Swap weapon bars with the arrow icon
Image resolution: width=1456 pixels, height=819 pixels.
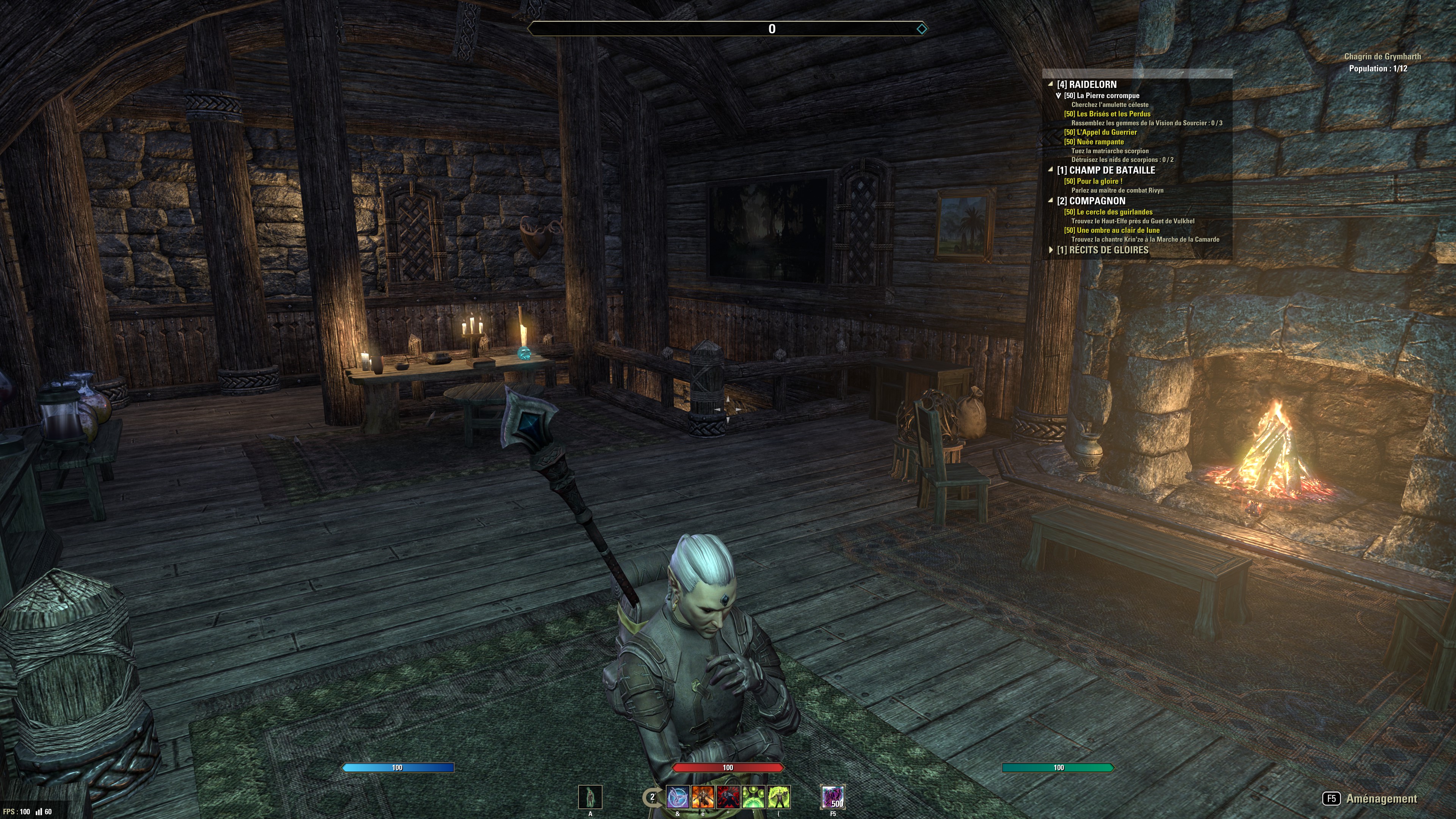pyautogui.click(x=651, y=797)
